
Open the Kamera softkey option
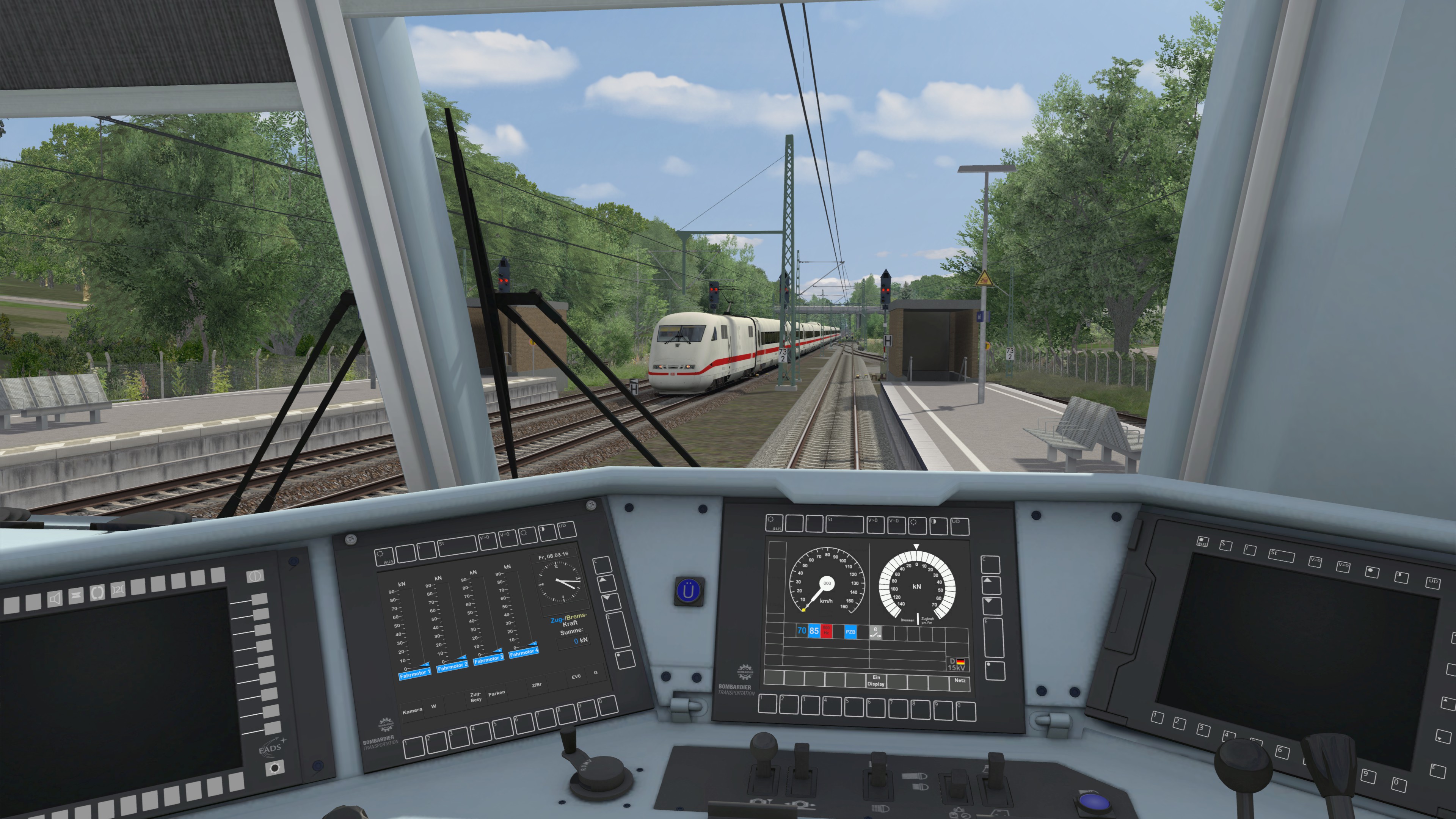[412, 711]
